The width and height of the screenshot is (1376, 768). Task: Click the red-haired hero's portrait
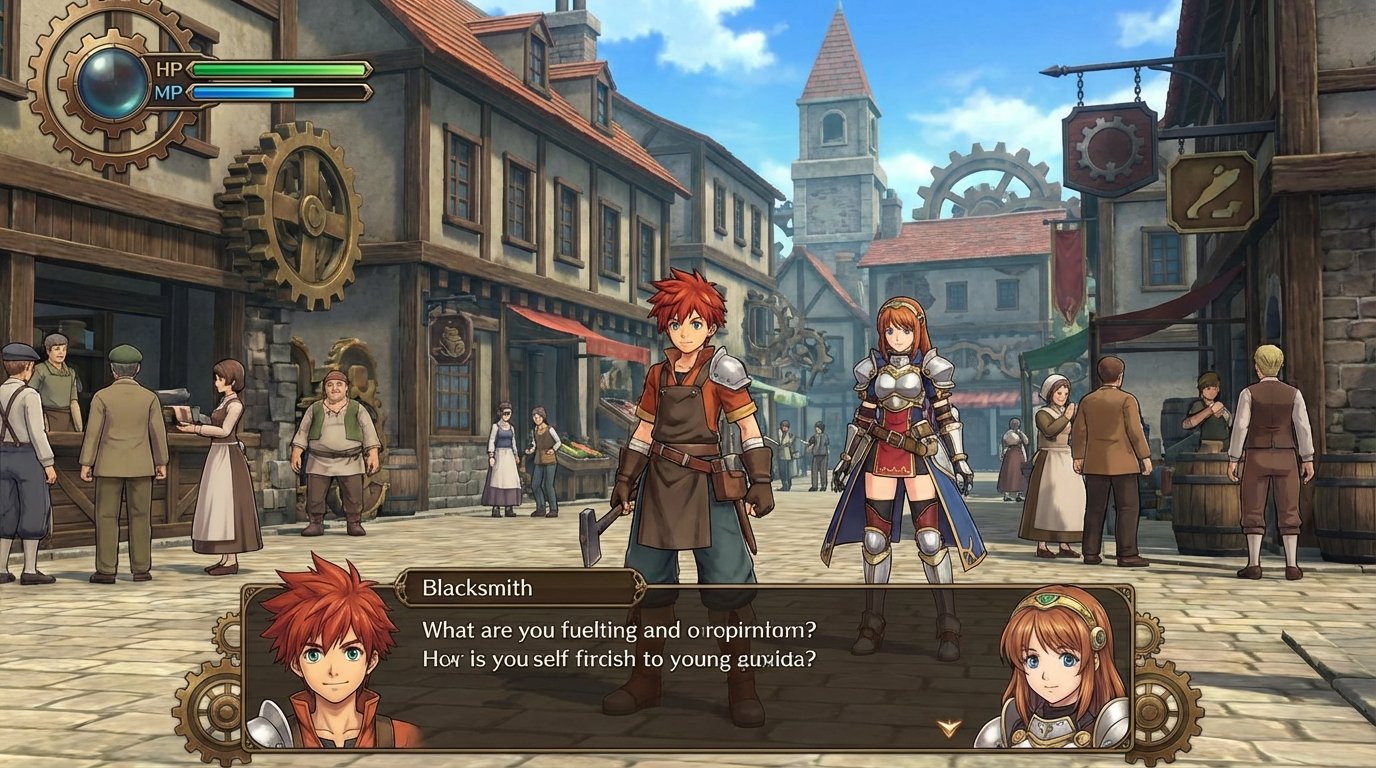point(330,660)
